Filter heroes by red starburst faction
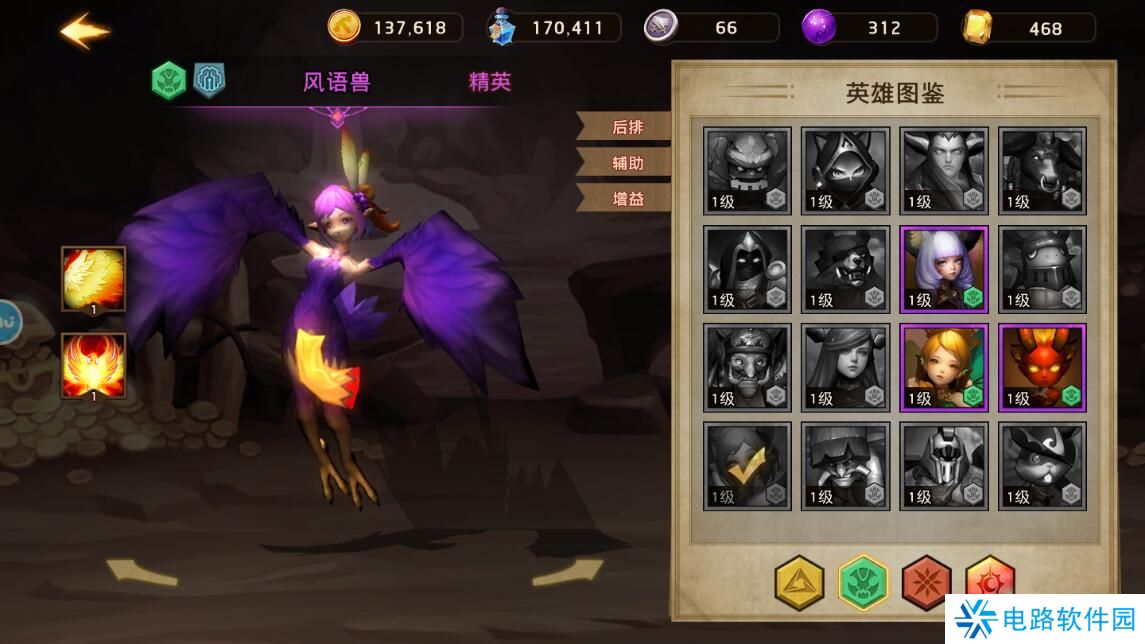Viewport: 1145px width, 644px height. click(x=926, y=582)
